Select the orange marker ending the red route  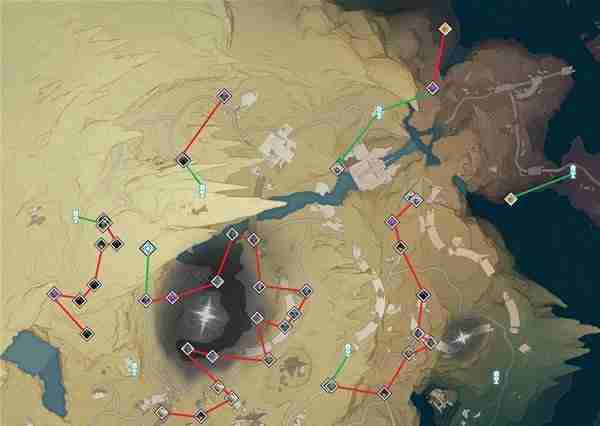[446, 28]
